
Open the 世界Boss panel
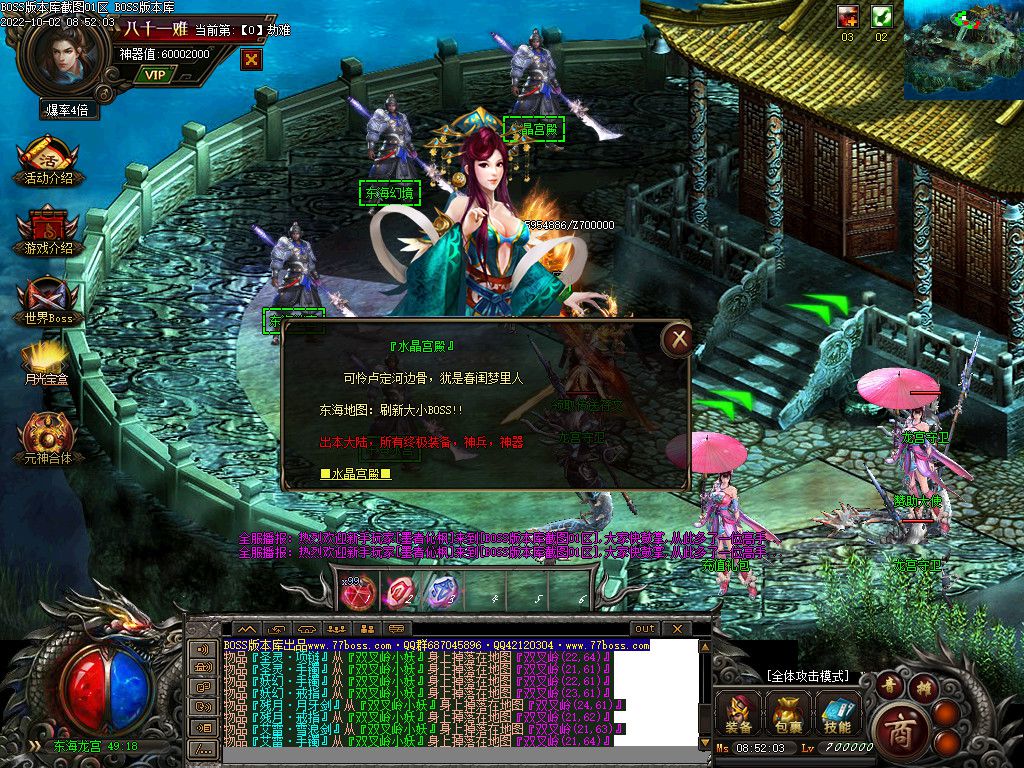pyautogui.click(x=48, y=300)
